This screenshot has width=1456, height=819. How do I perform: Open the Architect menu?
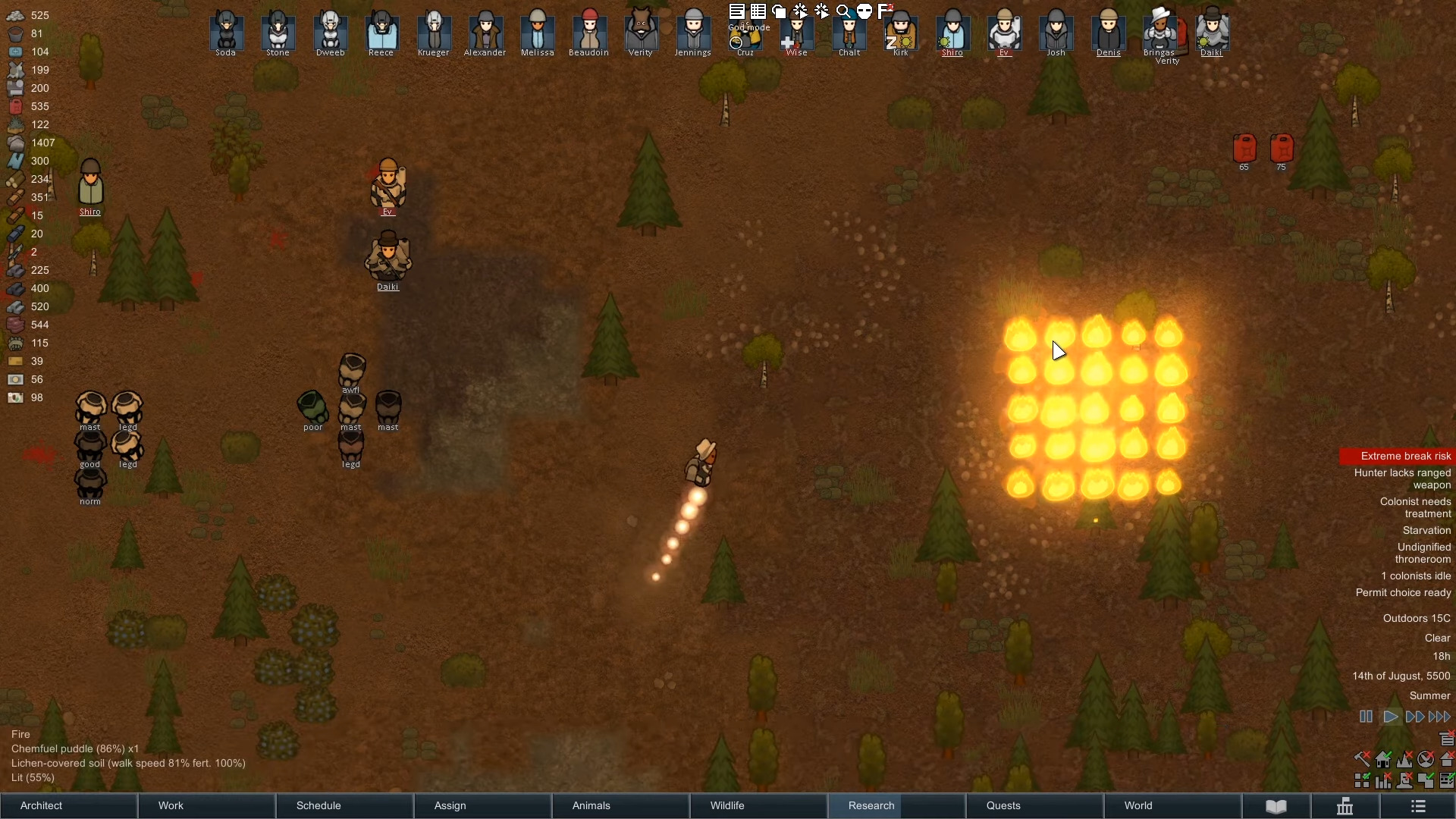[x=68, y=805]
